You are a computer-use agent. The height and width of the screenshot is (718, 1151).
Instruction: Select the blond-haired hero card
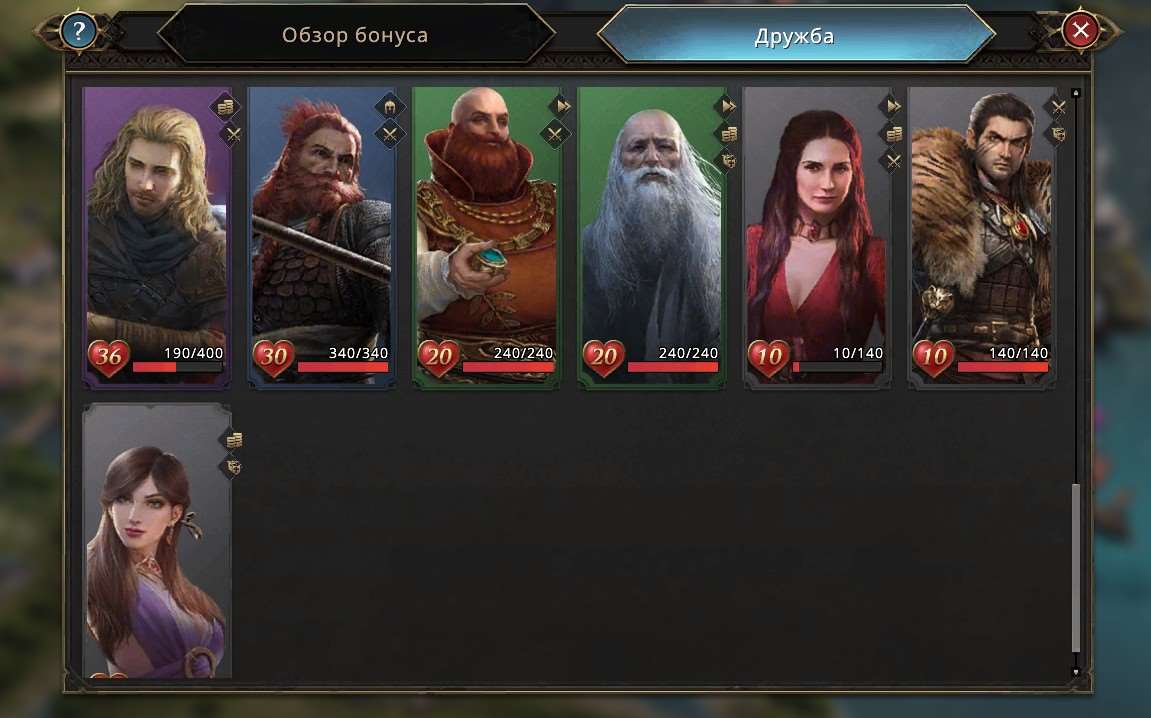[157, 235]
